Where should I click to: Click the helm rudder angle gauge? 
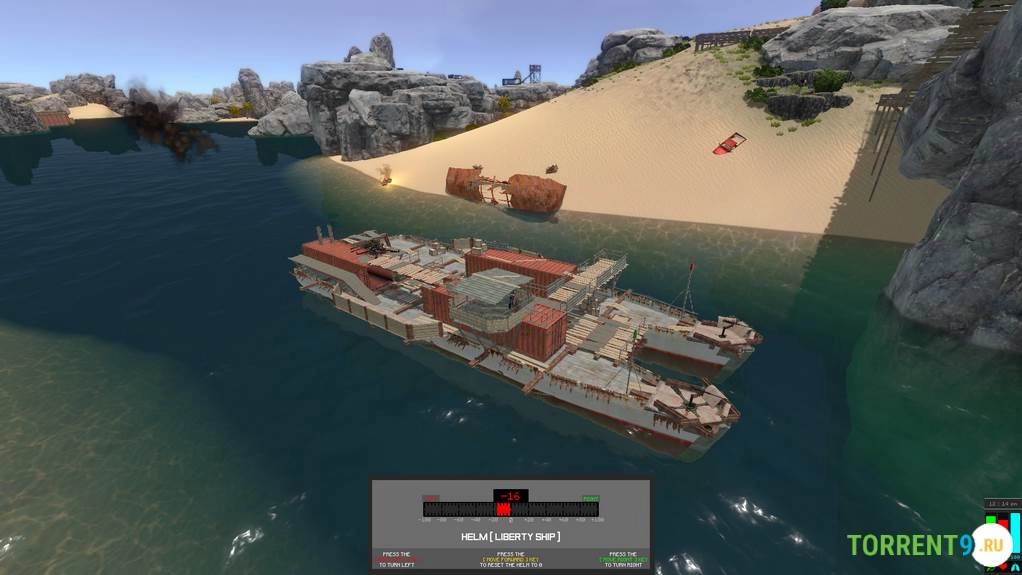pos(511,509)
